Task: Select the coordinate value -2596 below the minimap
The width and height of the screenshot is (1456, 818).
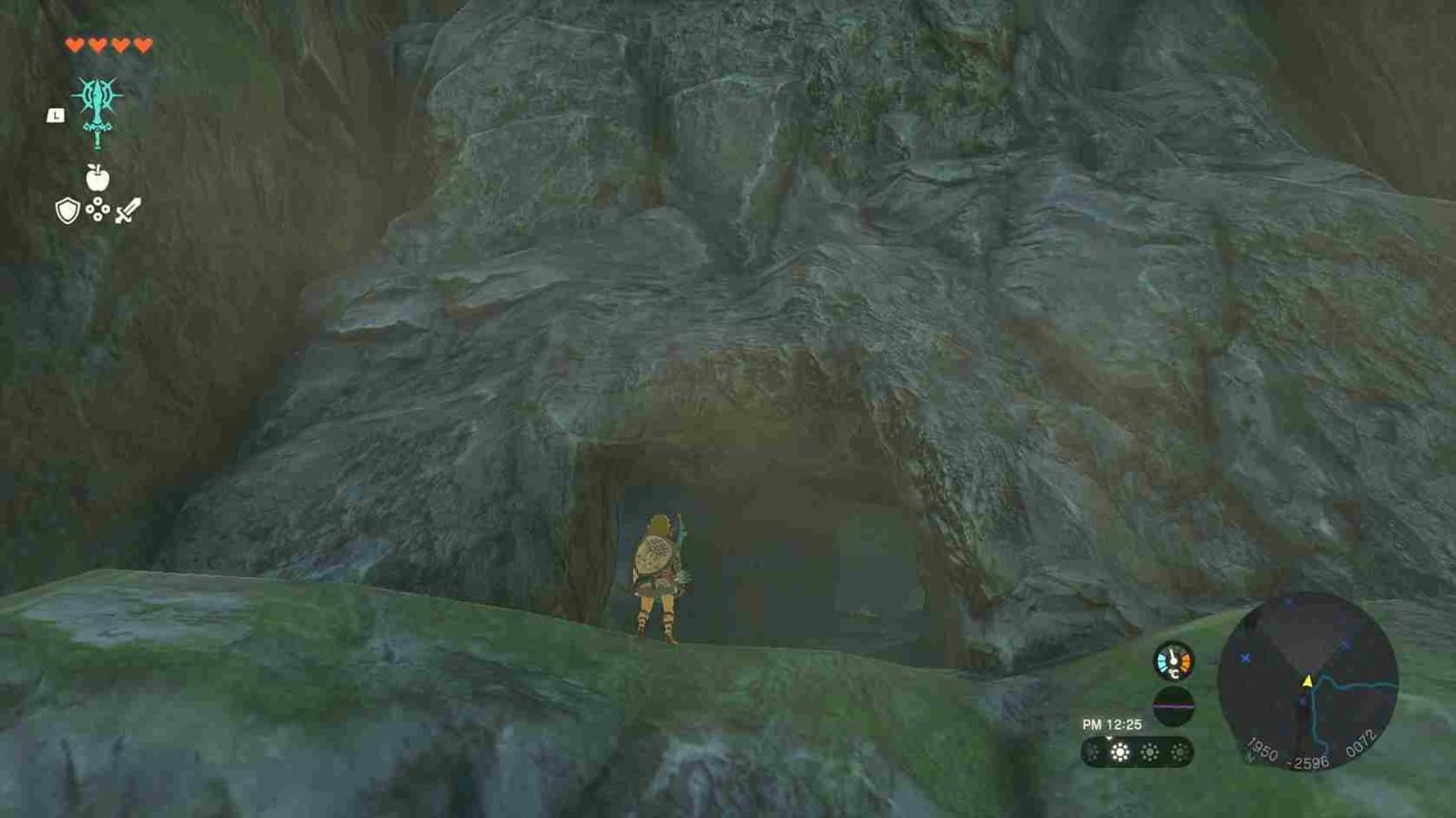Action: point(1310,761)
